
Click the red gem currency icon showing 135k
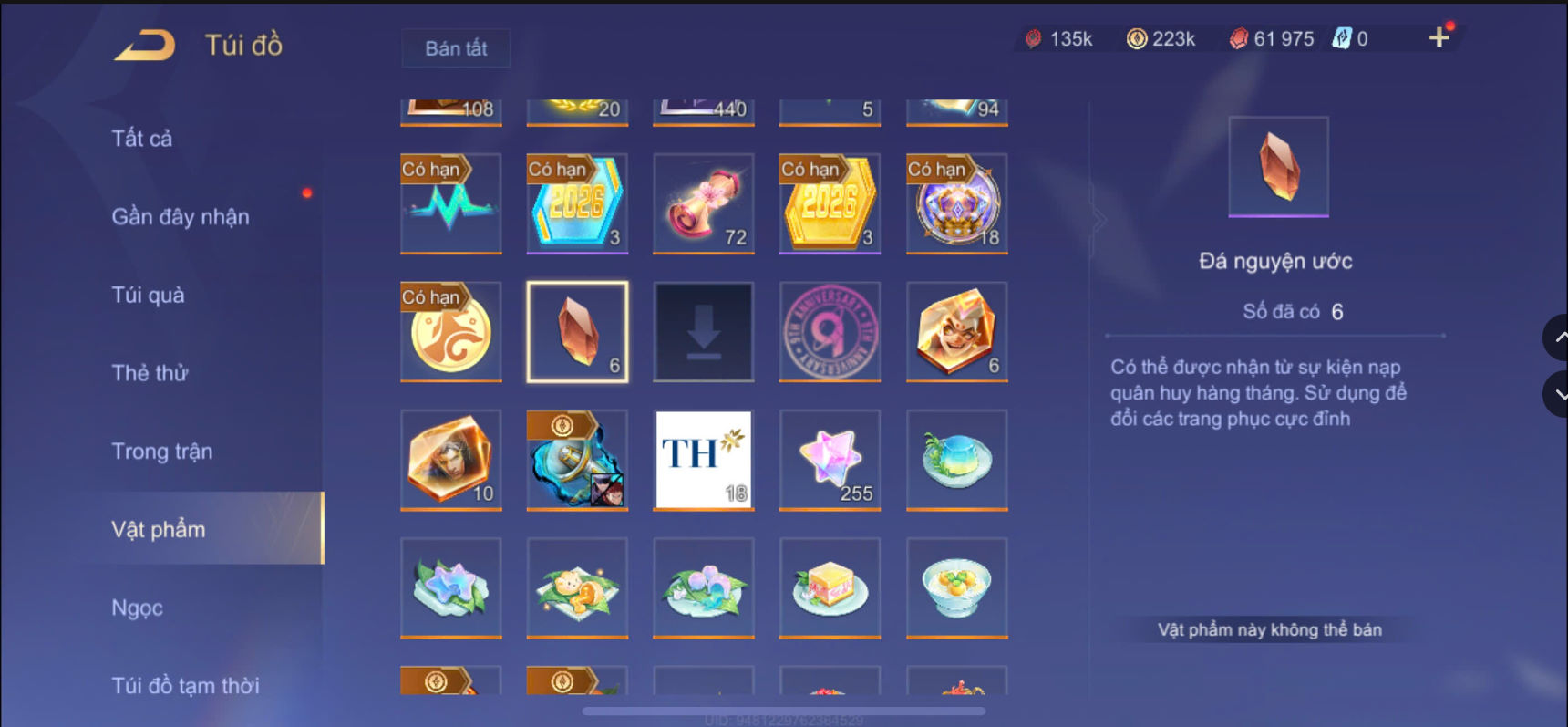click(1033, 38)
